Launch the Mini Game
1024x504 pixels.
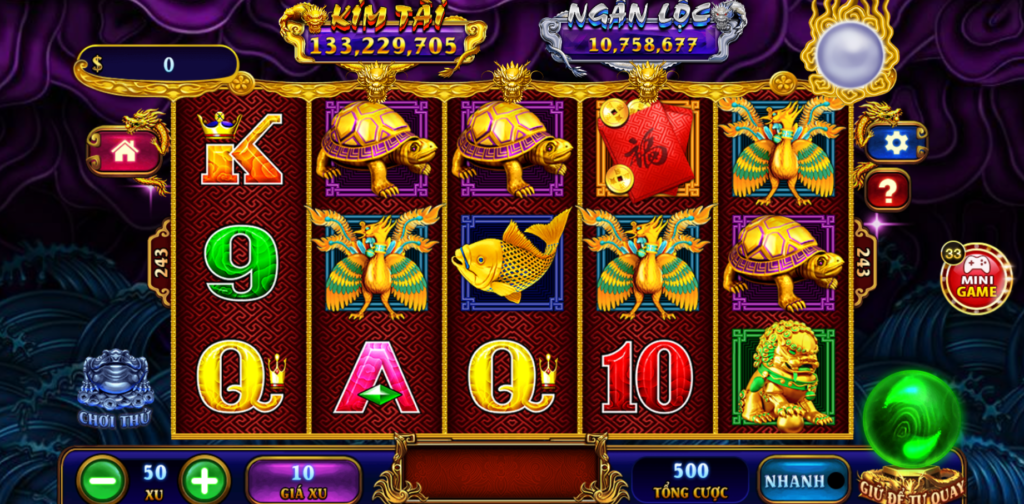click(x=975, y=279)
